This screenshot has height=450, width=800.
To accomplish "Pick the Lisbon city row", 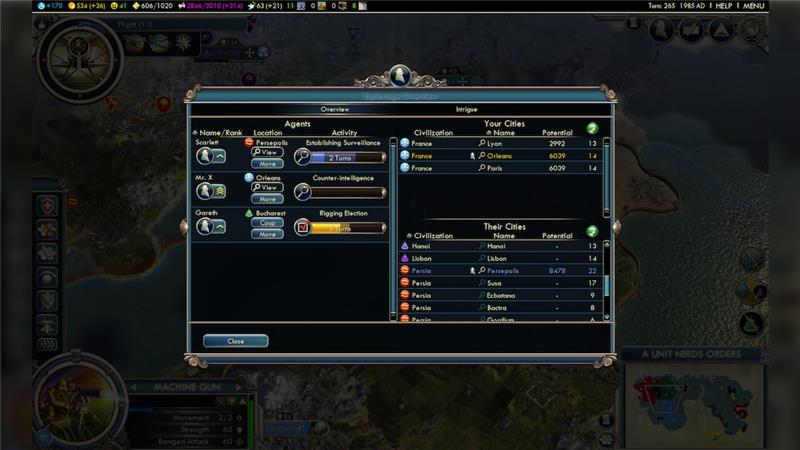I will pyautogui.click(x=500, y=258).
